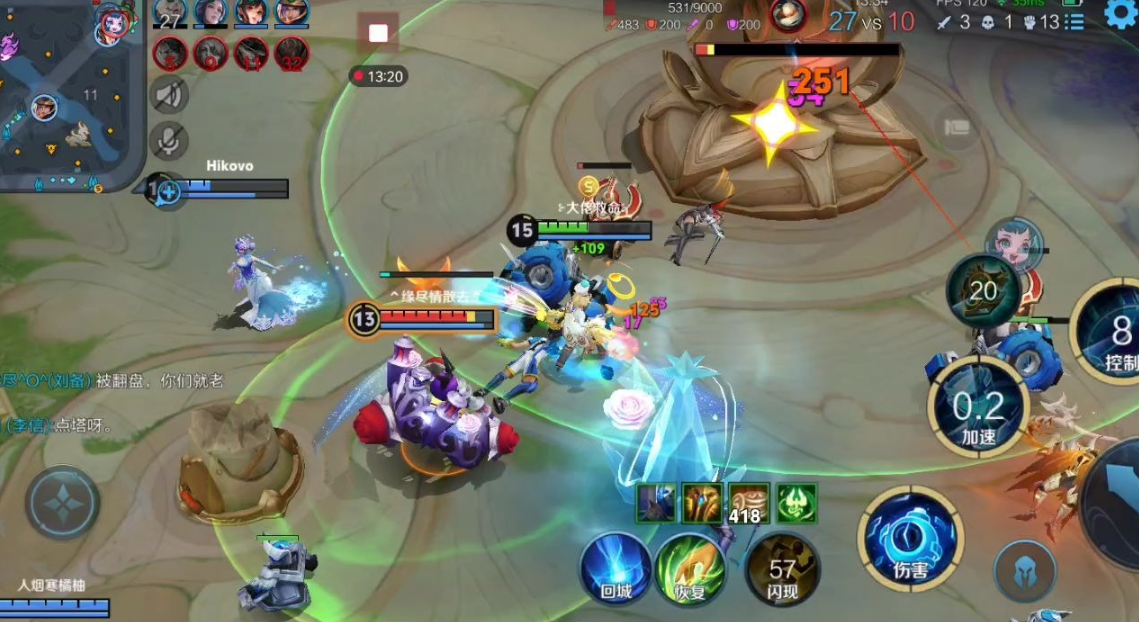Activate the 回城 recall skill

click(x=616, y=568)
